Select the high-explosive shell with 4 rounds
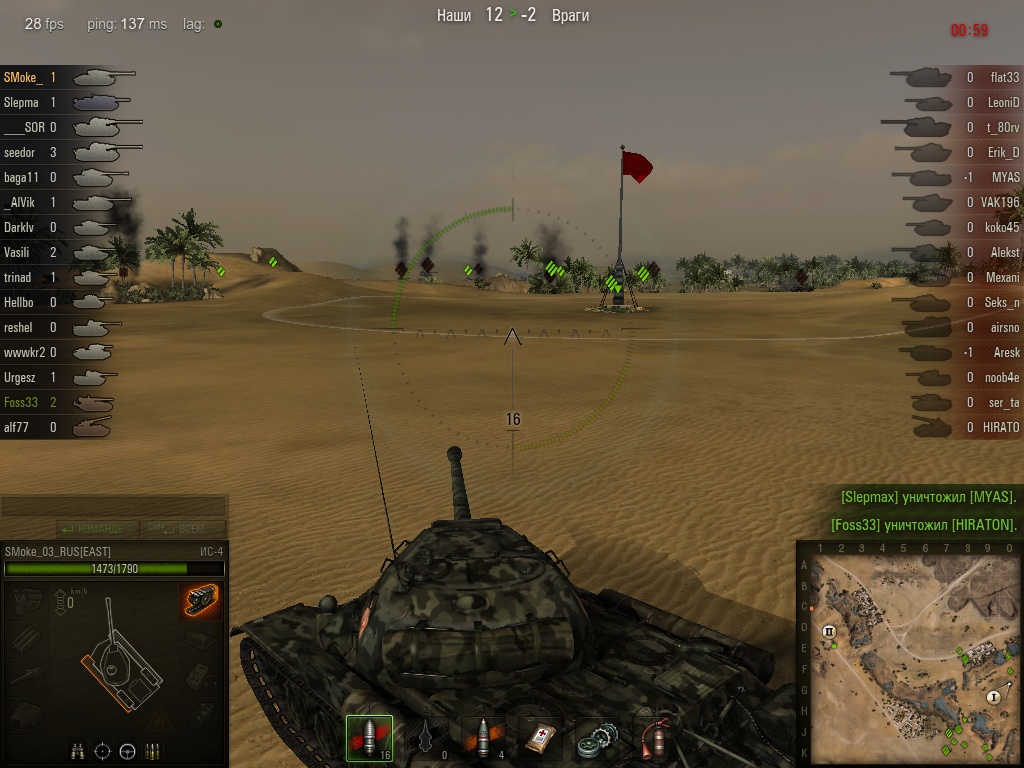The height and width of the screenshot is (768, 1024). (x=483, y=738)
